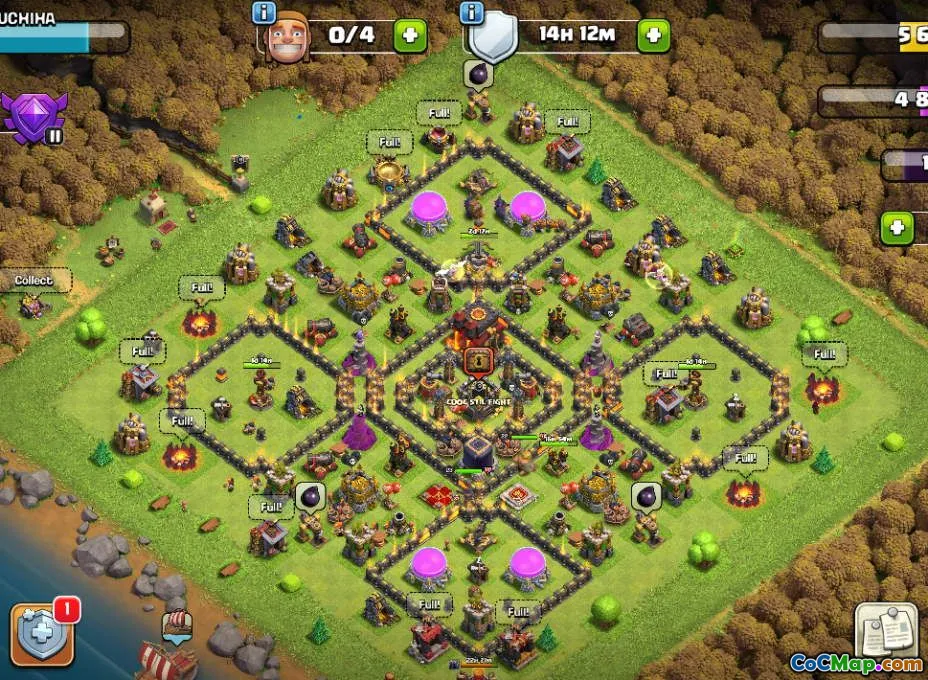This screenshot has width=928, height=680.
Task: Click the white shield icon
Action: (x=494, y=40)
